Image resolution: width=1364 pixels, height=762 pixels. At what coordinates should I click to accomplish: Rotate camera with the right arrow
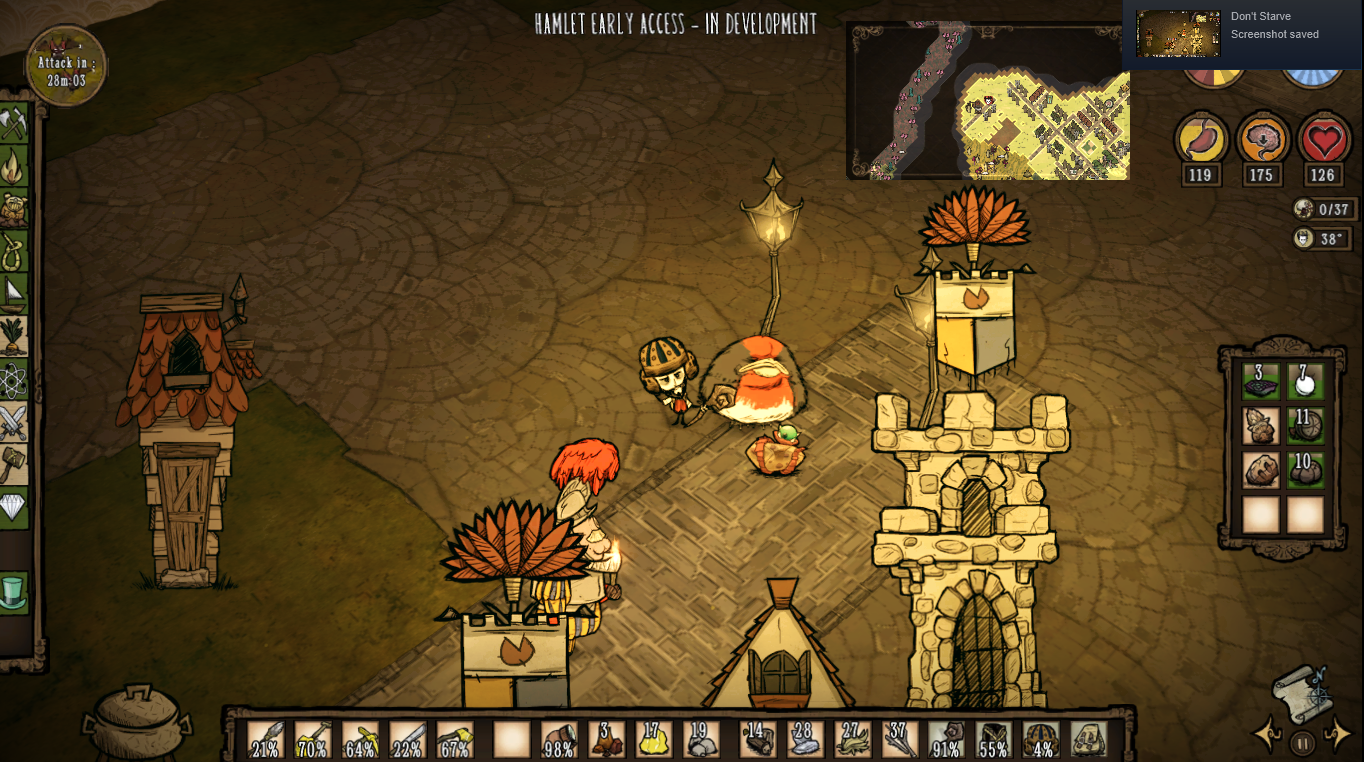click(1338, 736)
